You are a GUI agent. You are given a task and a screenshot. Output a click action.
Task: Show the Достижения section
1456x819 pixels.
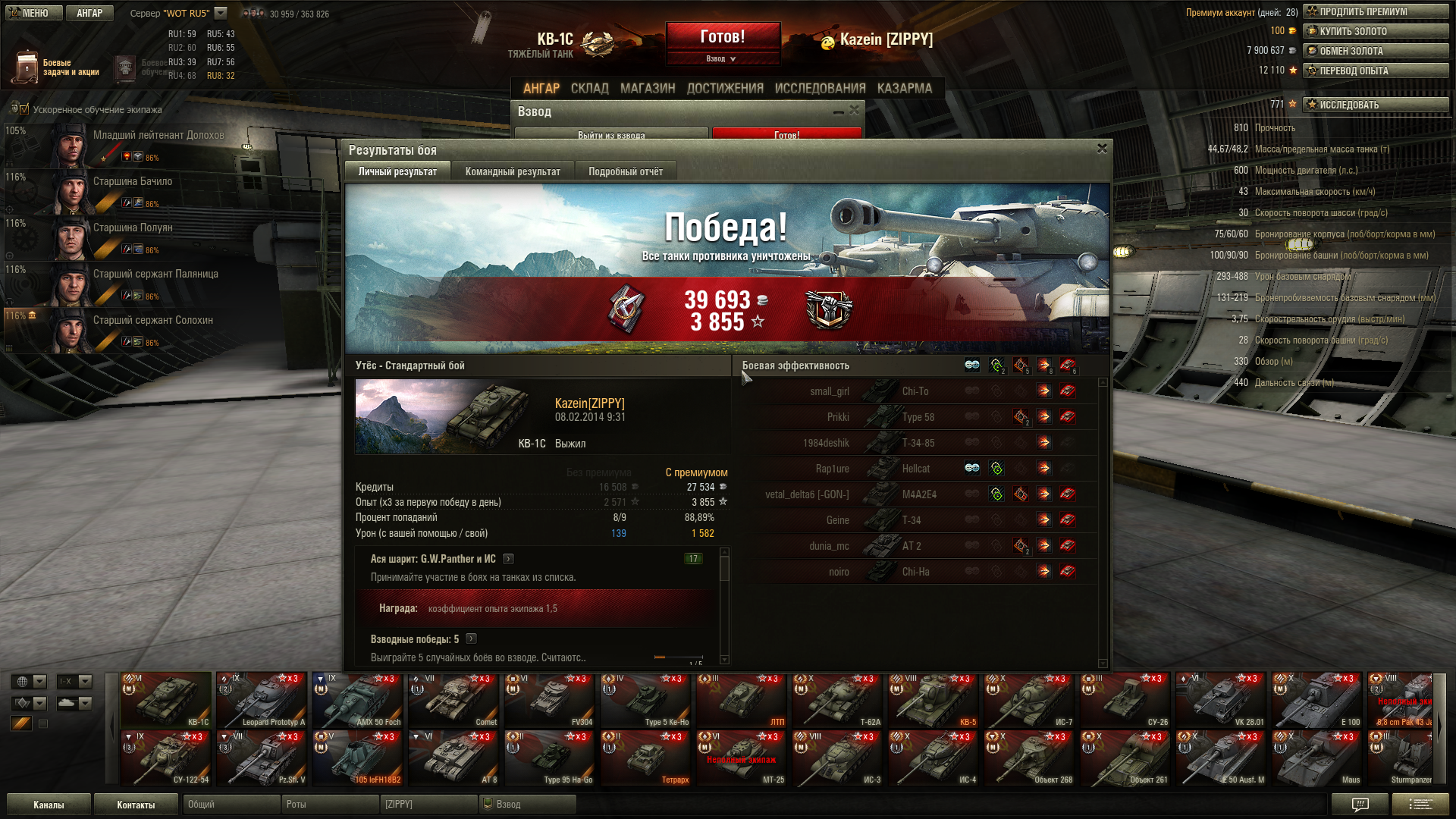725,89
